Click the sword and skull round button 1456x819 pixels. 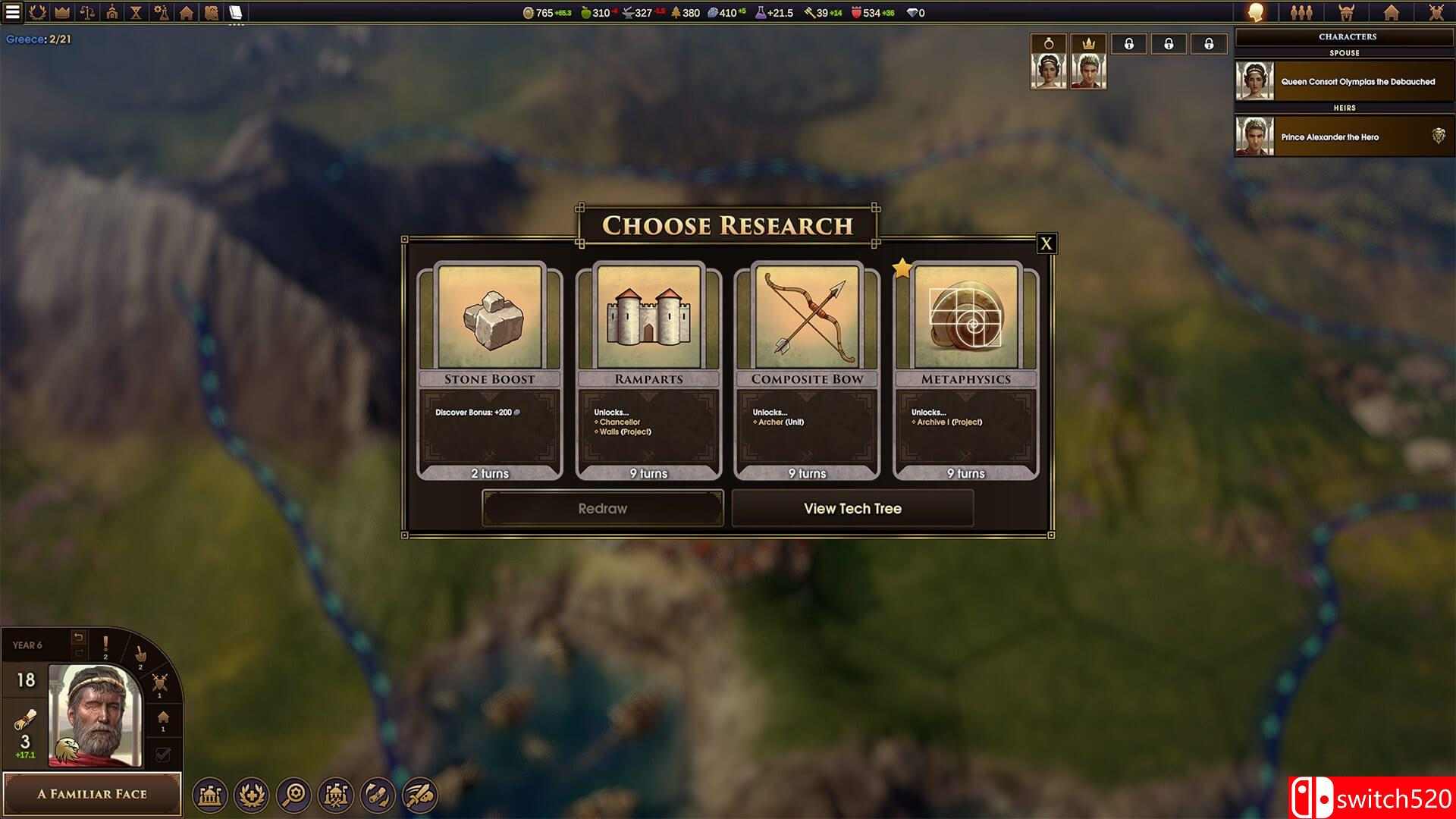pos(419,794)
